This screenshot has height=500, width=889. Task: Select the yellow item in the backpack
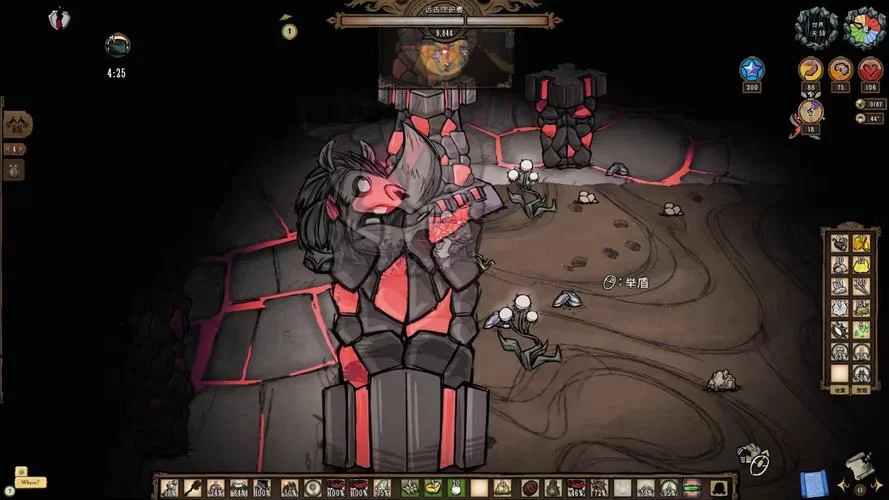[x=862, y=265]
